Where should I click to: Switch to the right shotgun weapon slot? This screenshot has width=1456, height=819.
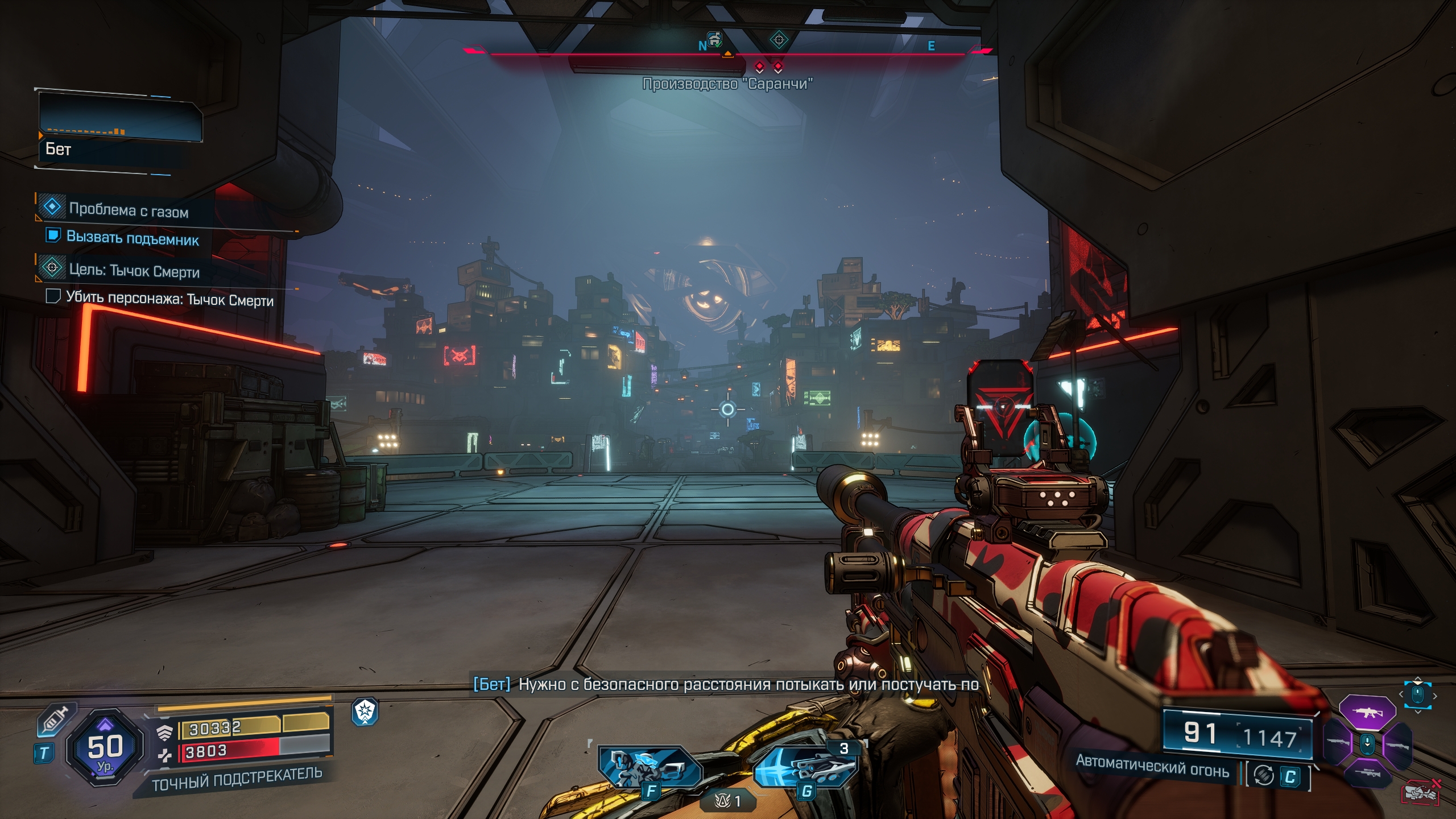tap(1396, 743)
